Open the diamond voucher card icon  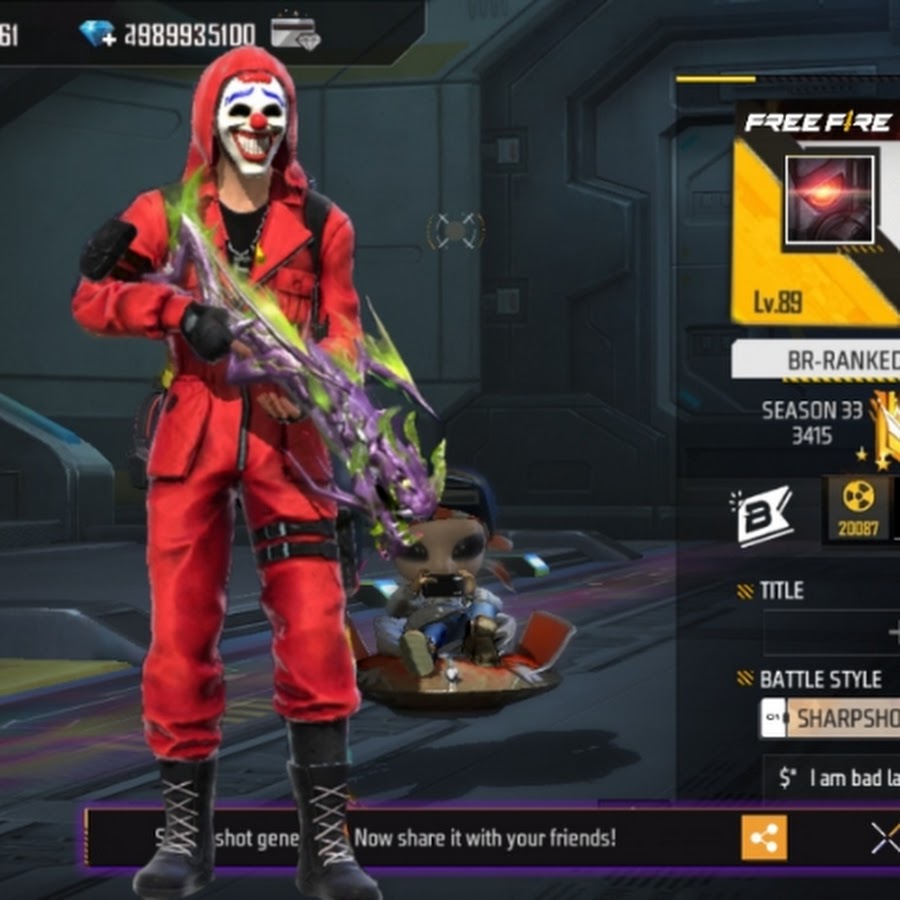(294, 33)
